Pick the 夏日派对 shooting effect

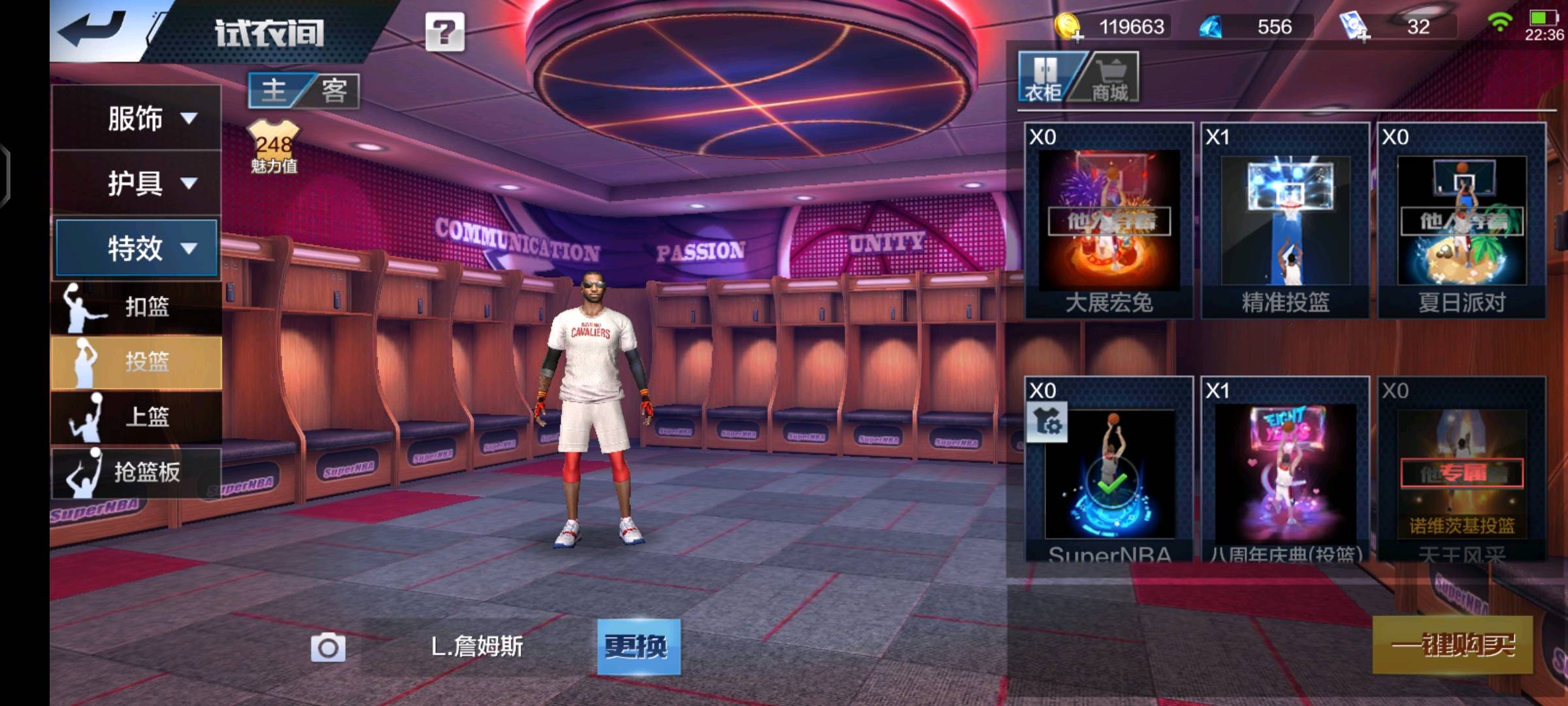tap(1462, 221)
